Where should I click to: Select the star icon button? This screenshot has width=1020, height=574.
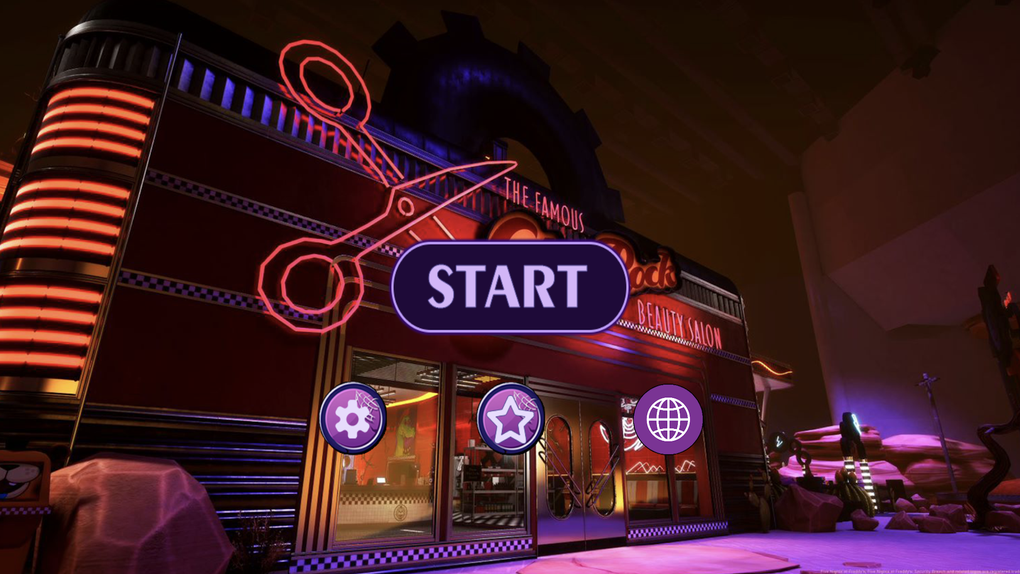pyautogui.click(x=511, y=418)
